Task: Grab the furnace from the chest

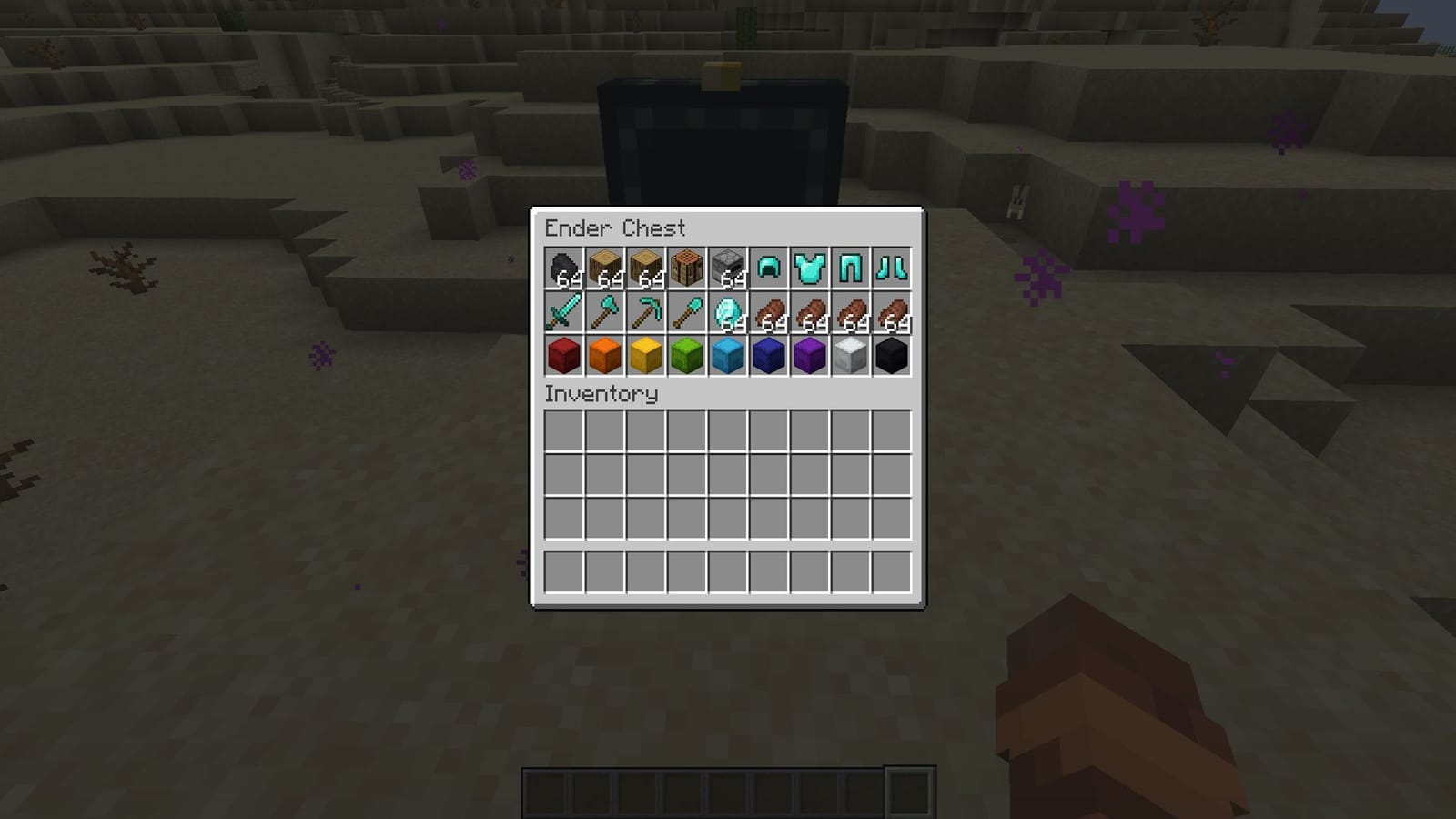Action: (725, 267)
